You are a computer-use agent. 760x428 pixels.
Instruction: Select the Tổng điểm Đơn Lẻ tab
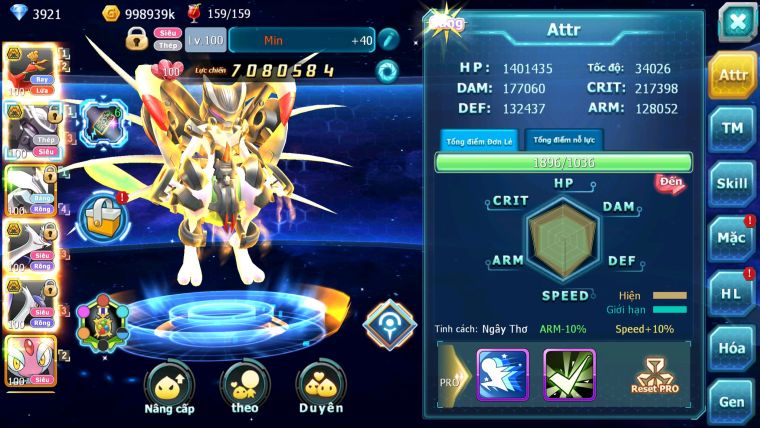click(480, 140)
